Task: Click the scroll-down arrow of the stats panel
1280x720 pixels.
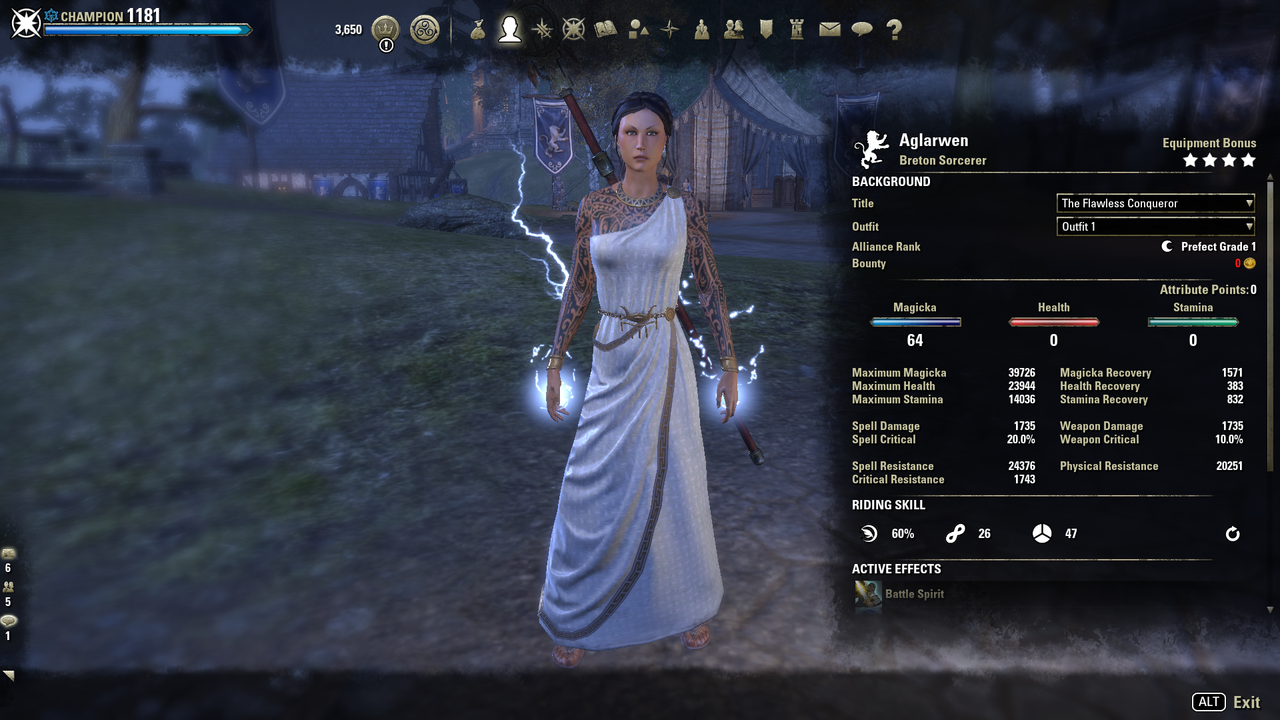Action: [x=1271, y=609]
